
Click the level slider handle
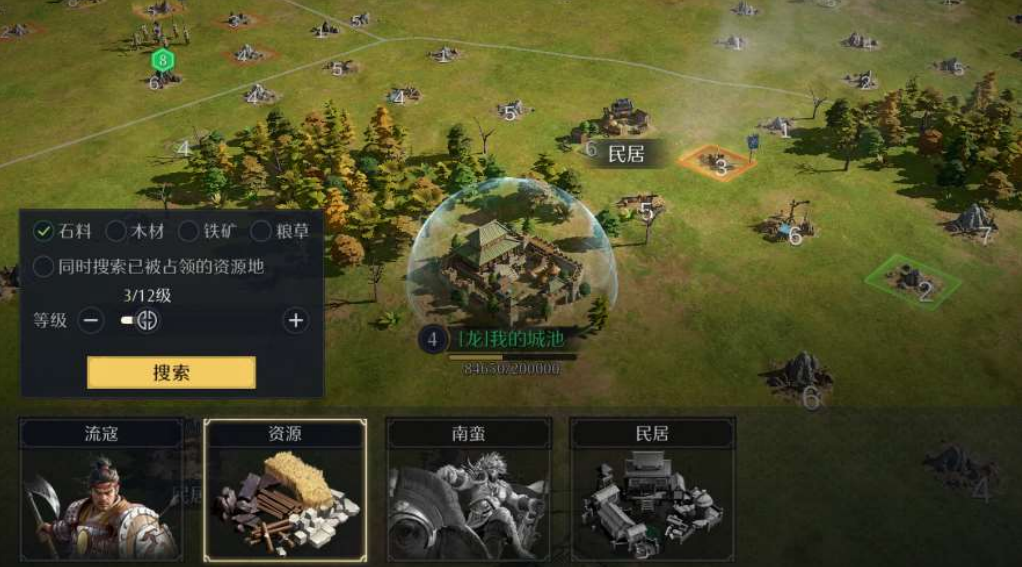(147, 321)
